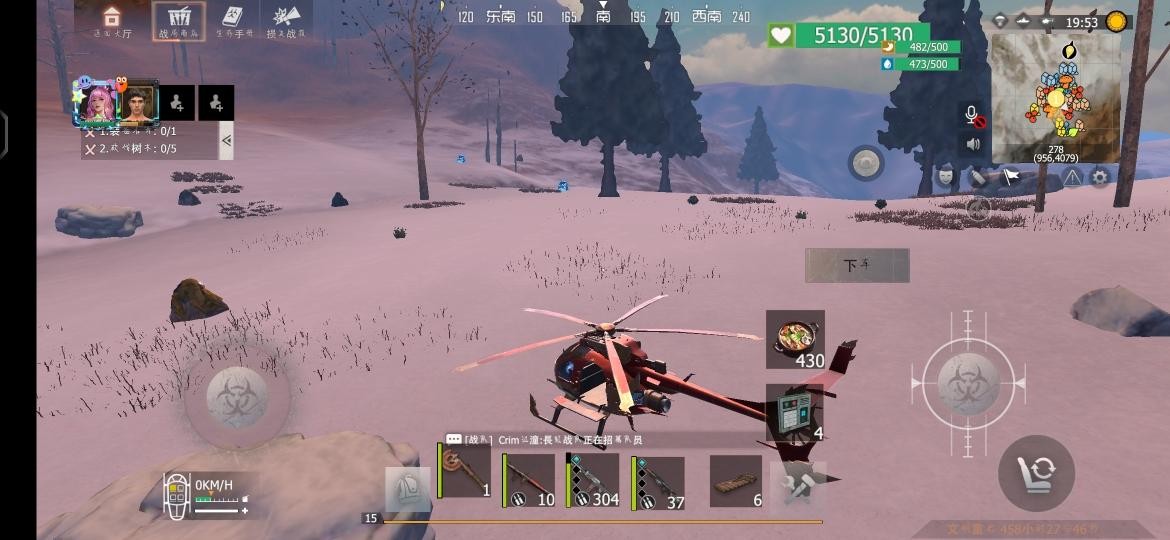This screenshot has width=1170, height=540.
Task: Tap the warning triangle icon
Action: click(x=1072, y=177)
